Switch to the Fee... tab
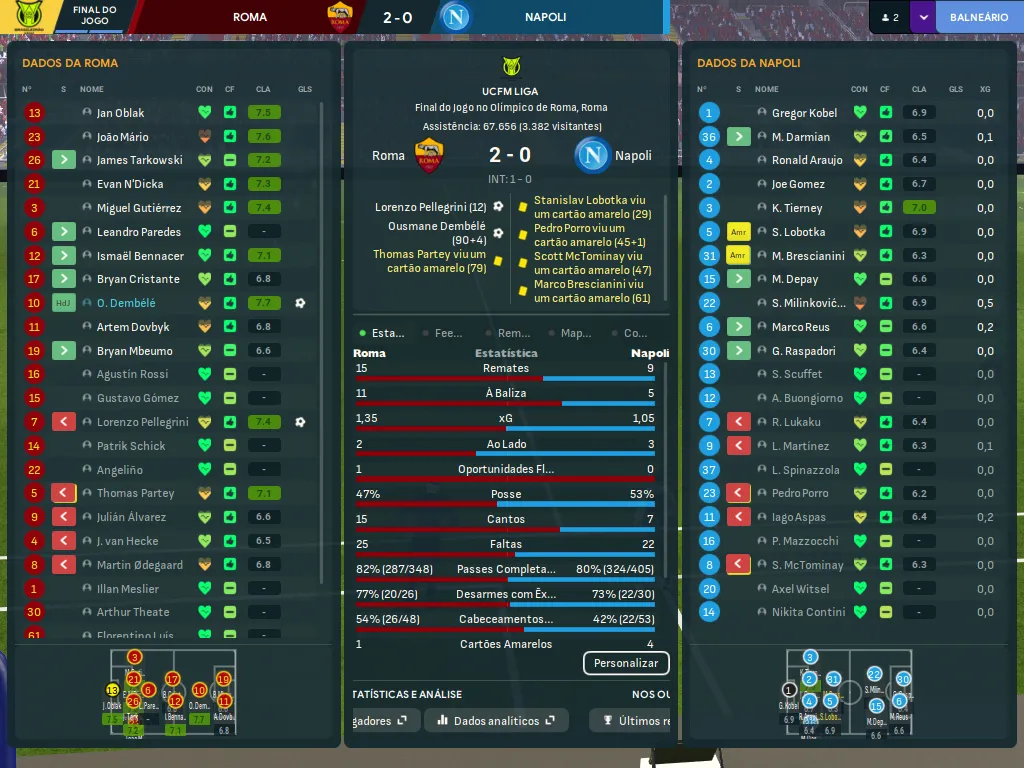The image size is (1024, 768). tap(448, 333)
